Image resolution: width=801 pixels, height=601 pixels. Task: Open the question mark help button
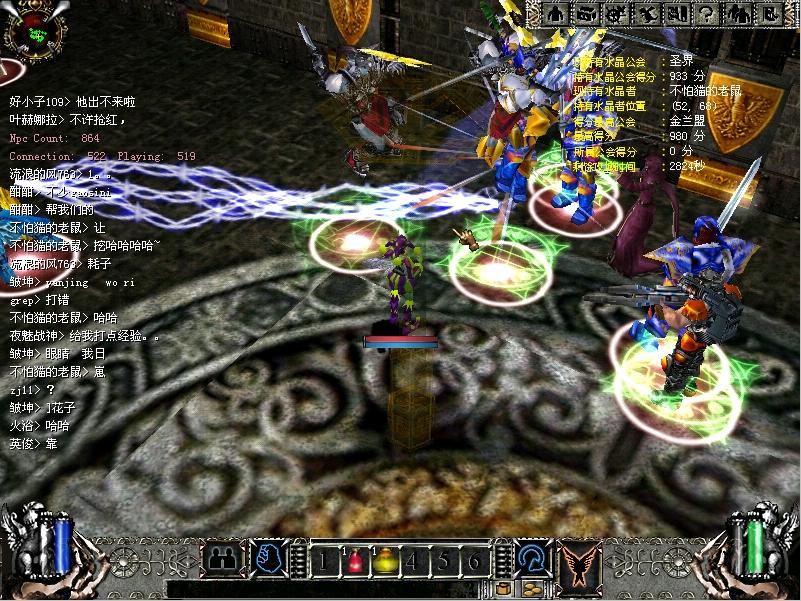tap(707, 14)
